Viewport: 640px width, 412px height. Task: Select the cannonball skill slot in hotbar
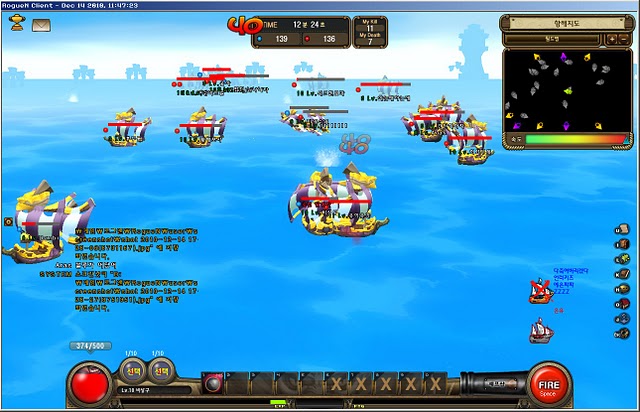[x=212, y=384]
